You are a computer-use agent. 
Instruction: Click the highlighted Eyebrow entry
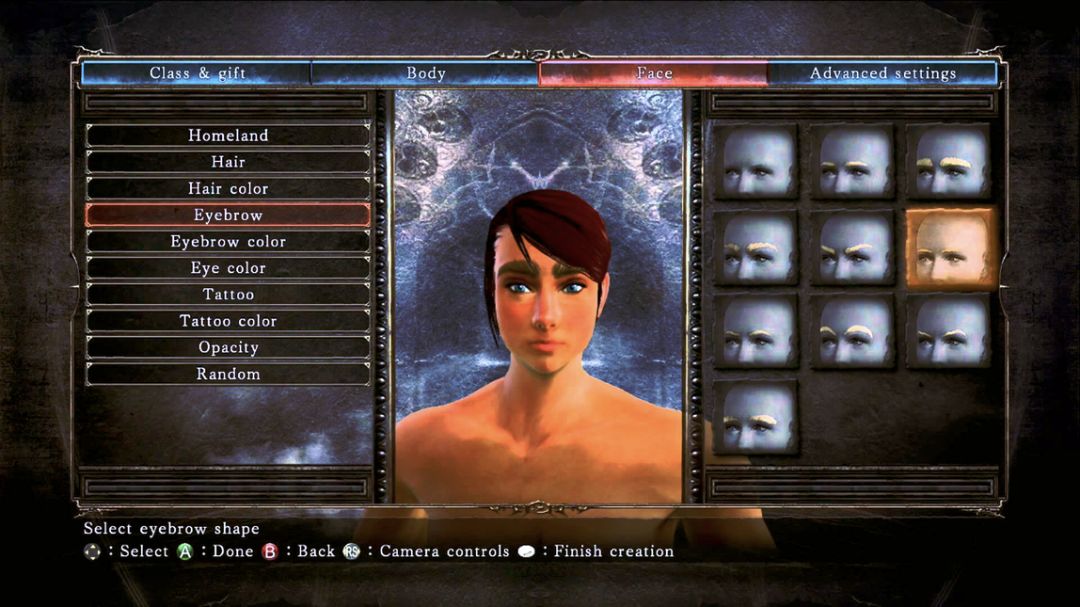coord(228,215)
